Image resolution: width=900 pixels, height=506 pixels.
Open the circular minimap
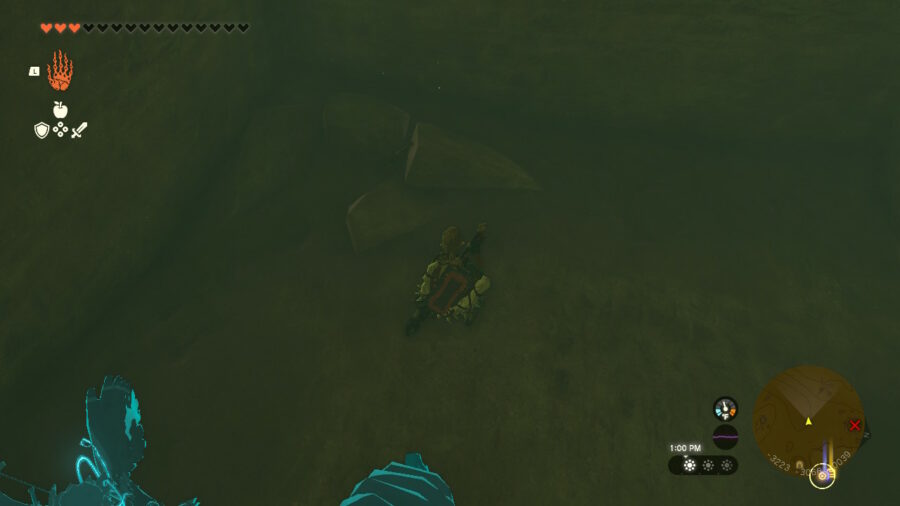[x=808, y=421]
